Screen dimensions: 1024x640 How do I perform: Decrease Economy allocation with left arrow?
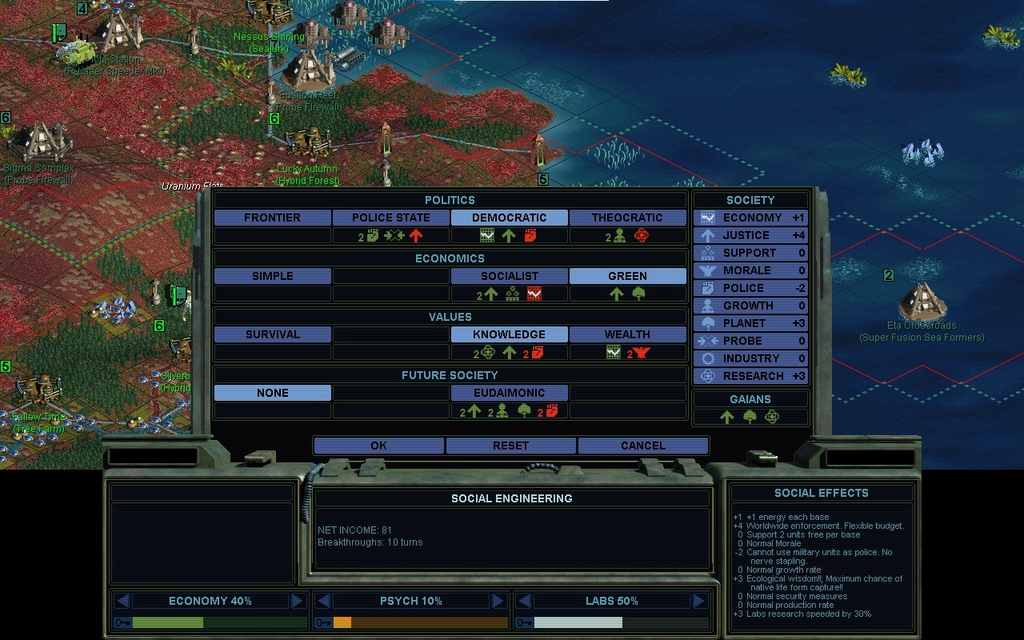(123, 601)
